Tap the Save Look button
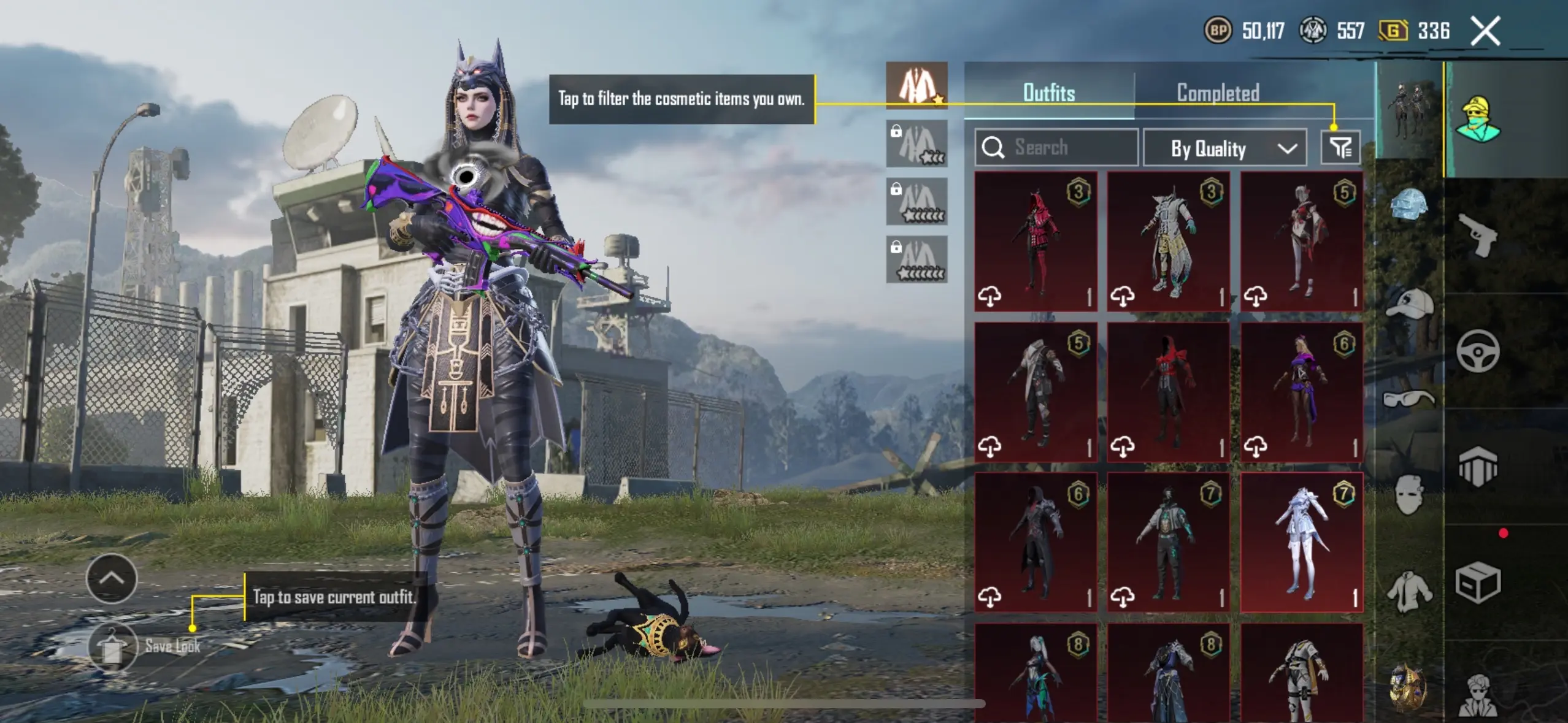The width and height of the screenshot is (1568, 723). coord(113,646)
